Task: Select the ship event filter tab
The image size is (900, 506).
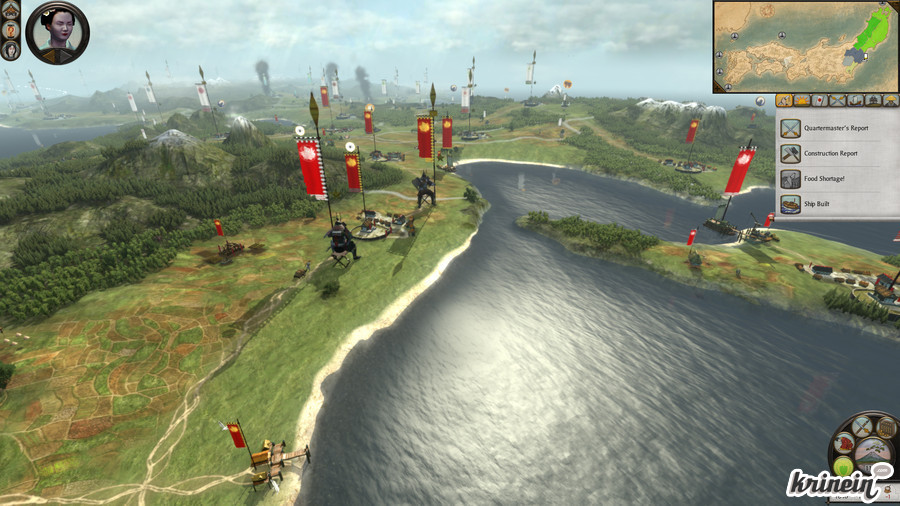Action: tap(856, 100)
